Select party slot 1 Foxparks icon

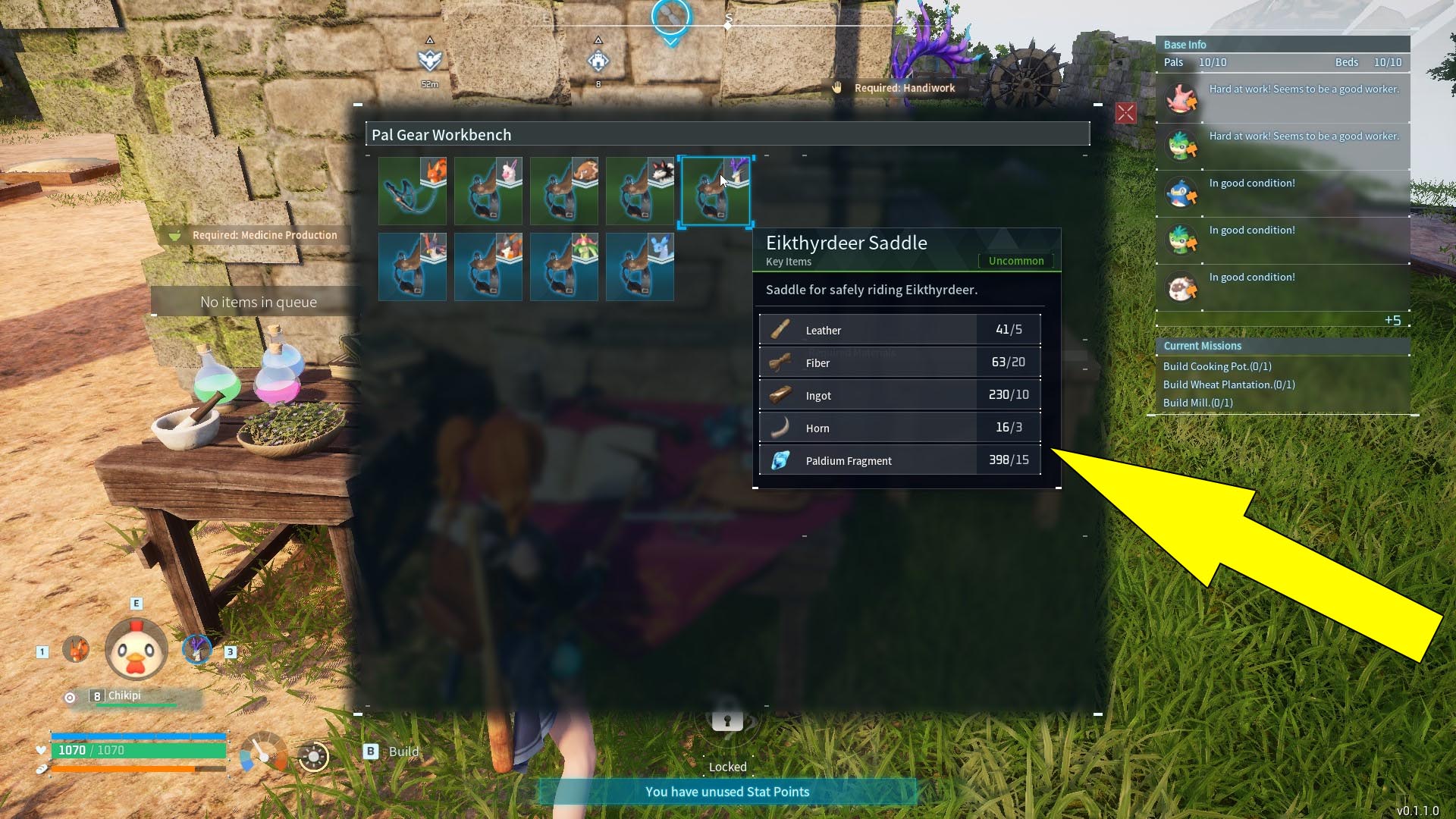[x=76, y=650]
